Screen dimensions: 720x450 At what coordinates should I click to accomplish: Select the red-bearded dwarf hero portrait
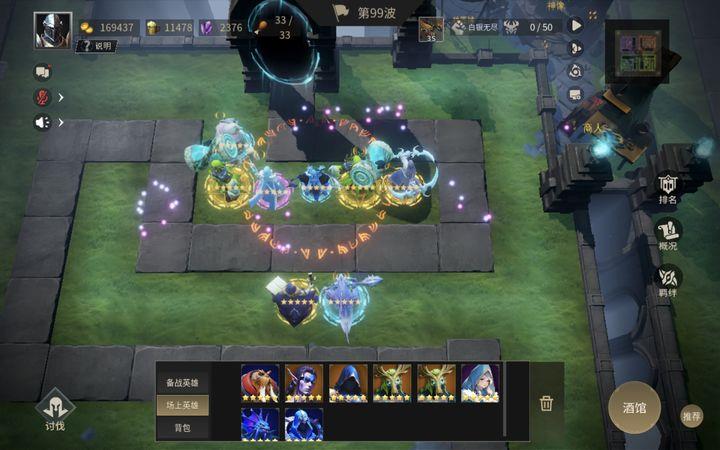point(260,382)
